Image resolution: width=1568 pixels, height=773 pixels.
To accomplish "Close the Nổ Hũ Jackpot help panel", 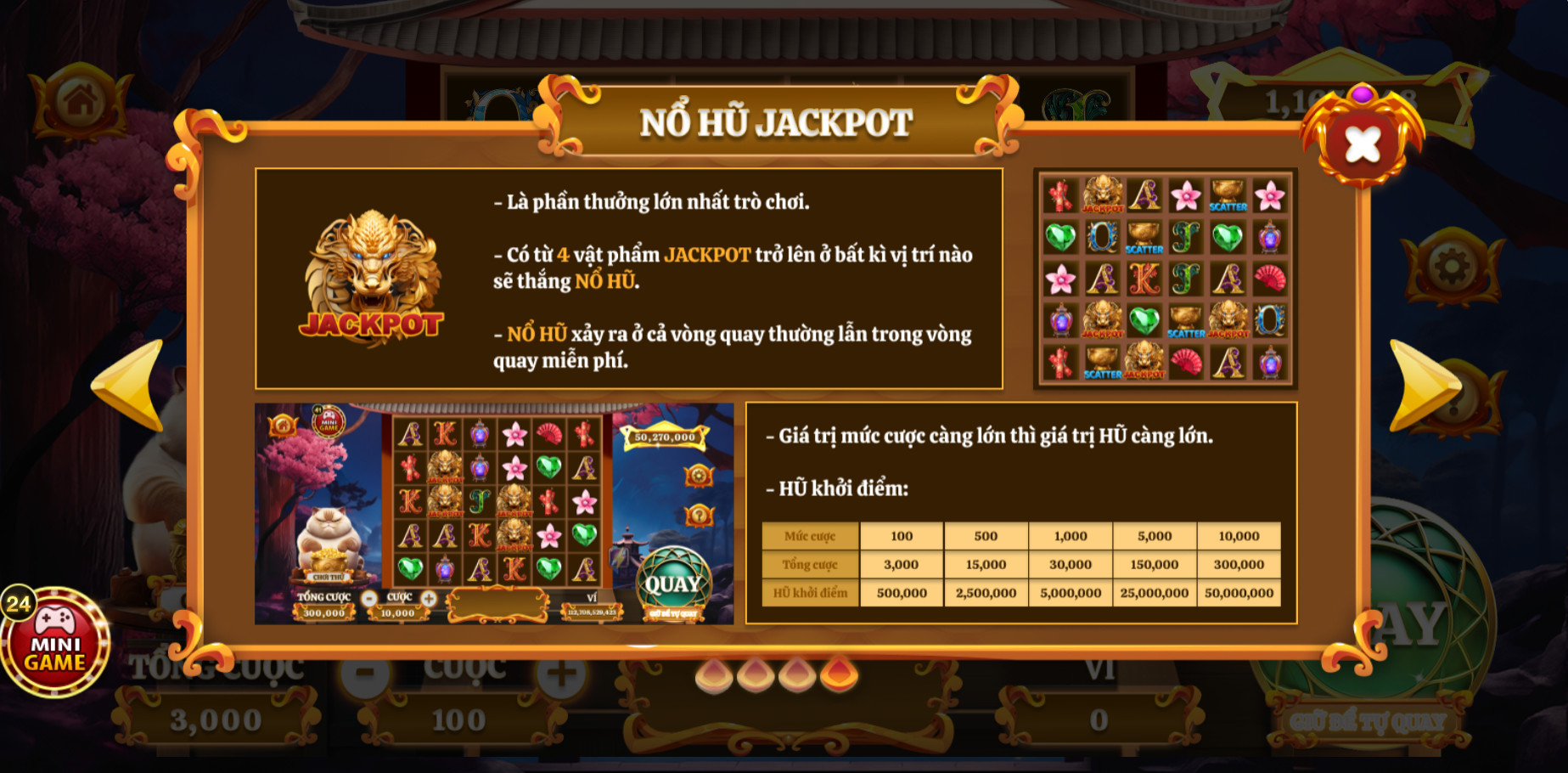I will [x=1362, y=143].
